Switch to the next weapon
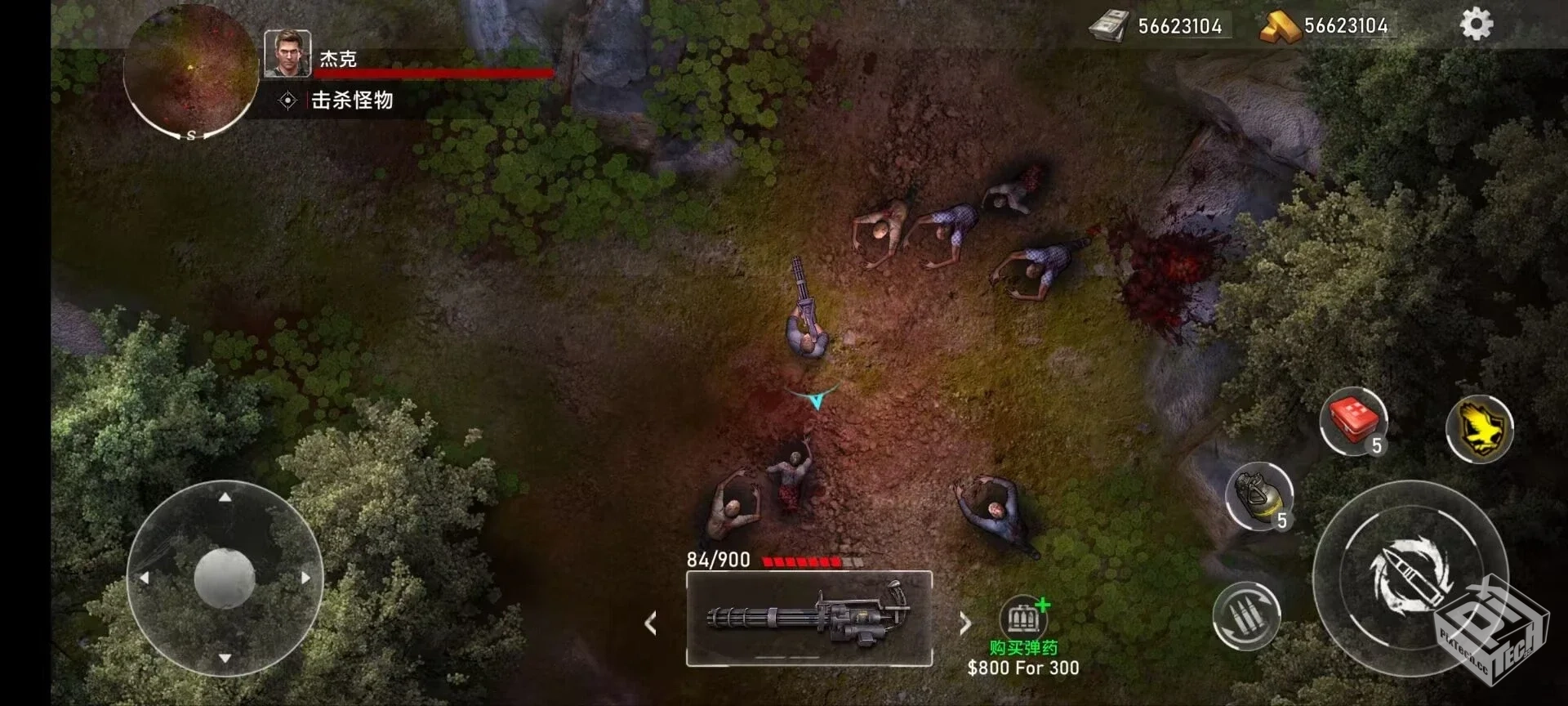This screenshot has height=706, width=1568. point(965,623)
